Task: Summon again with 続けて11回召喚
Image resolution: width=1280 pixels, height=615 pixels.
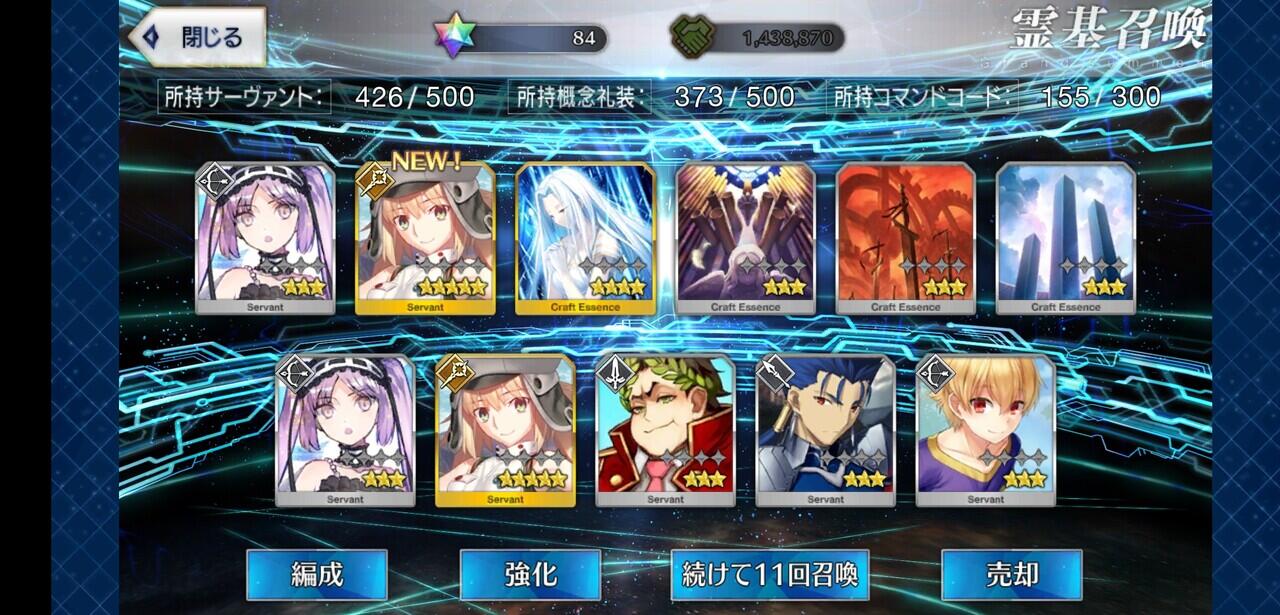Action: click(x=770, y=575)
